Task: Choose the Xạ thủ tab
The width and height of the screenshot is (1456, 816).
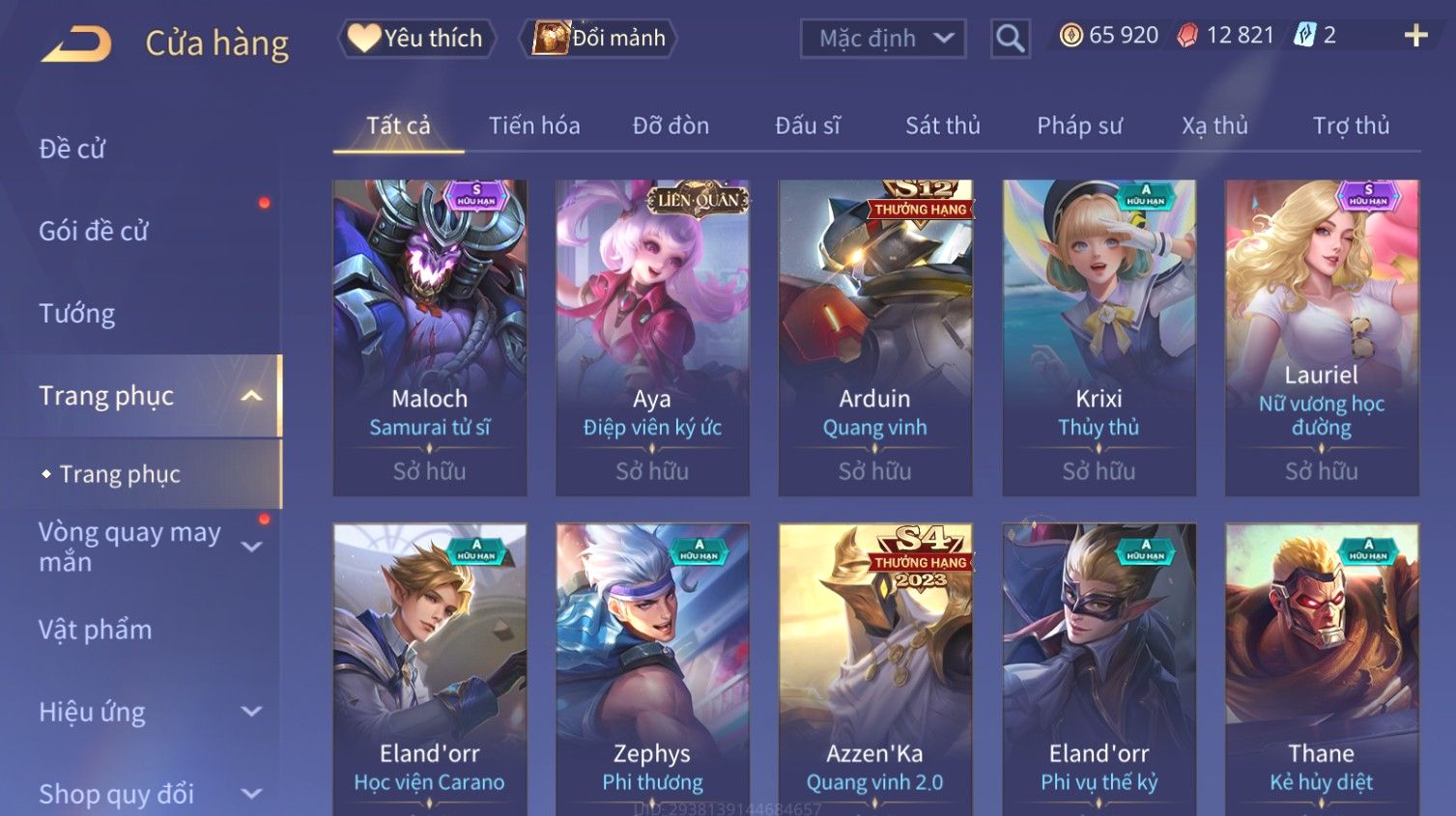Action: [1214, 126]
